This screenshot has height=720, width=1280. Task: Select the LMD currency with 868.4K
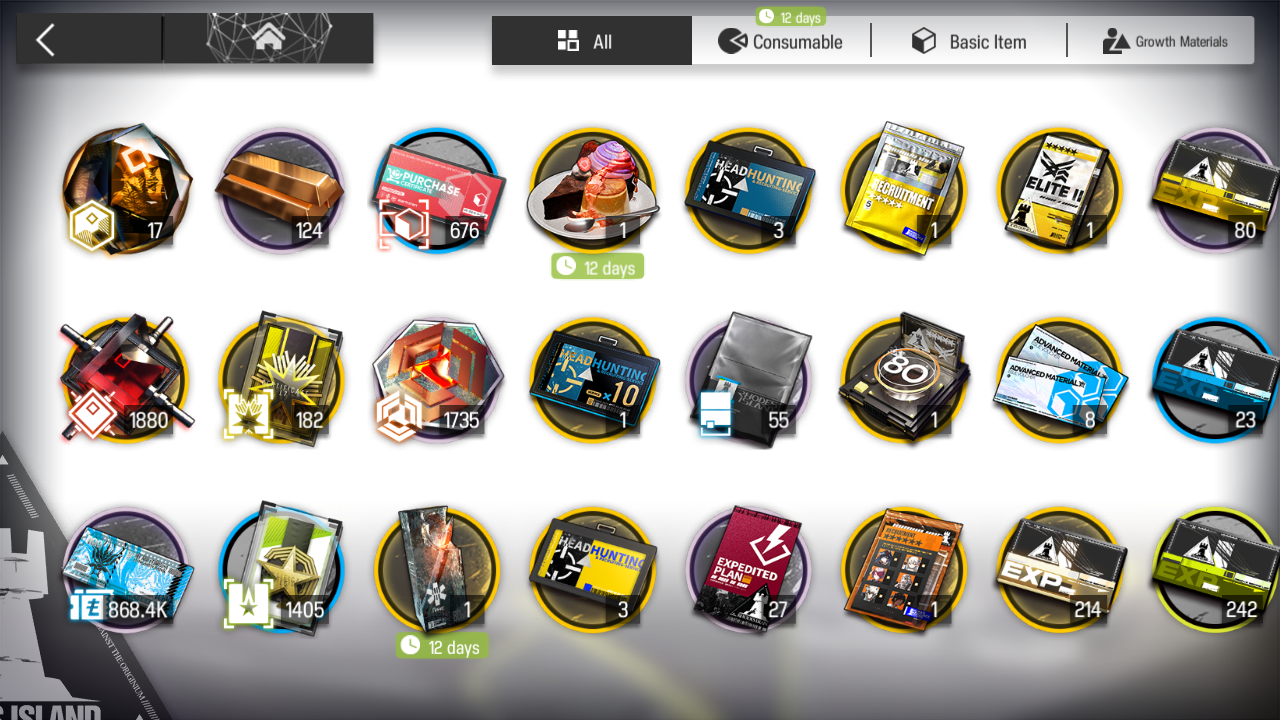click(x=125, y=568)
